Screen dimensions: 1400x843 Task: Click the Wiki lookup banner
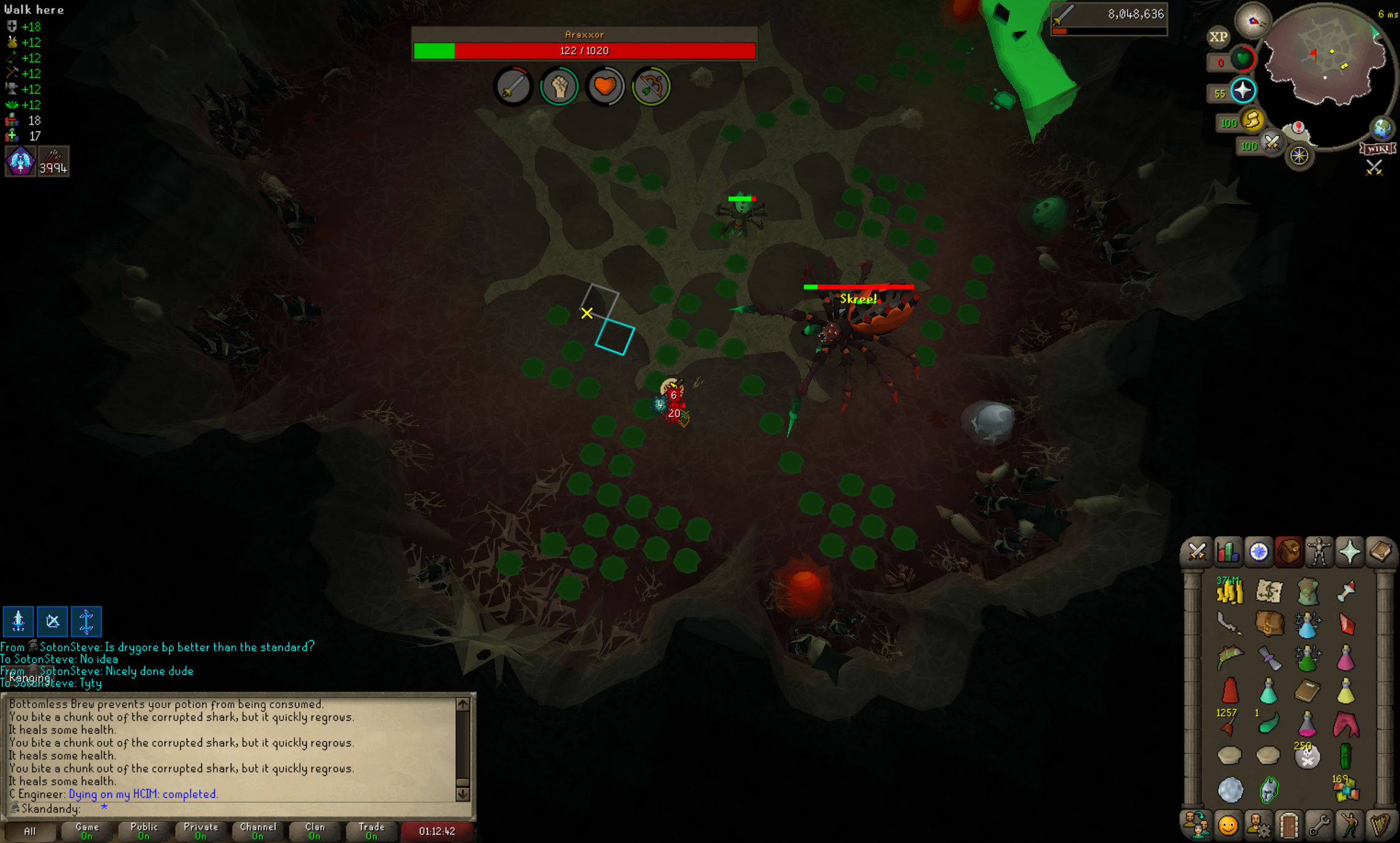(1377, 149)
